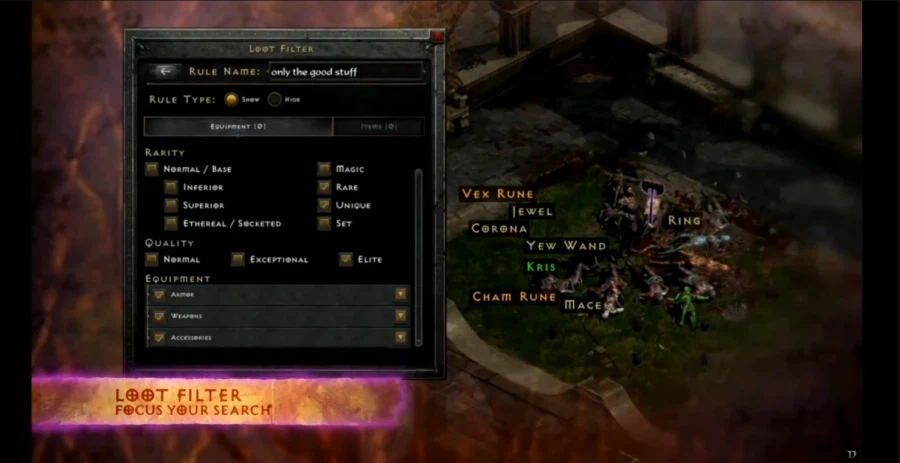The width and height of the screenshot is (900, 463).
Task: Click the Rule Name text field
Action: [x=346, y=72]
